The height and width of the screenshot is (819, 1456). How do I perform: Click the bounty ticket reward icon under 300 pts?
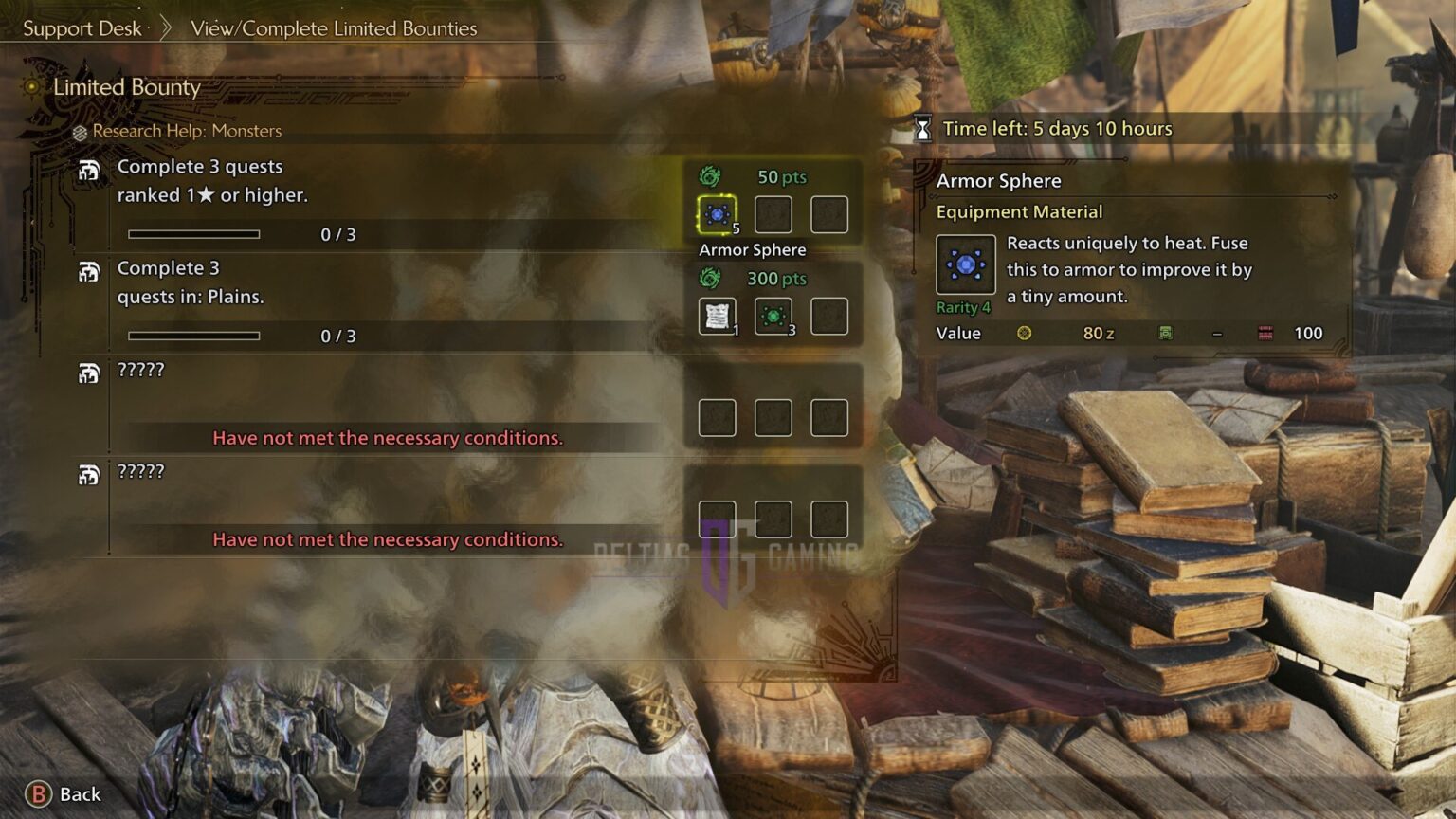click(x=717, y=316)
